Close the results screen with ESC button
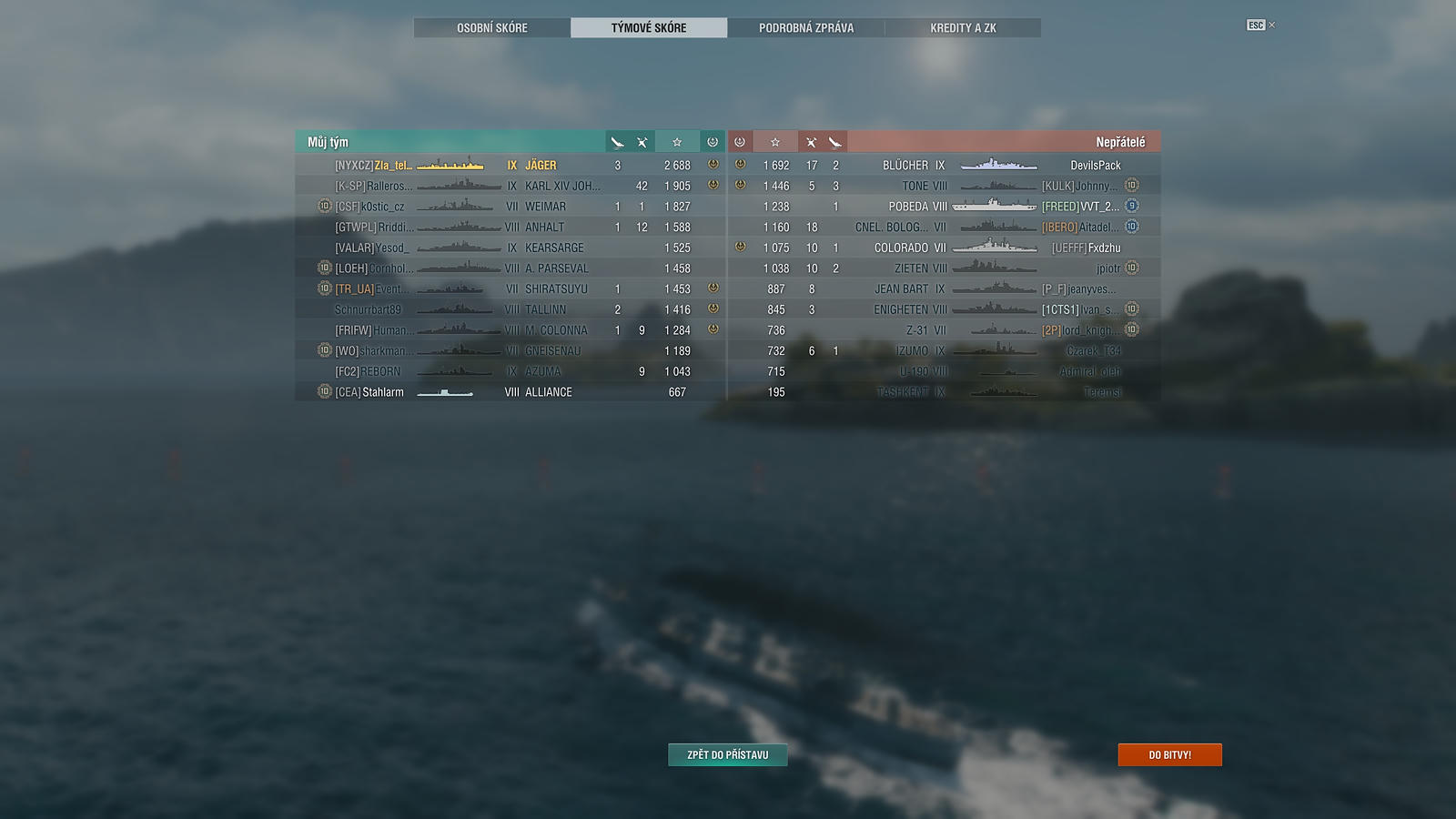Image resolution: width=1456 pixels, height=819 pixels. point(1257,25)
